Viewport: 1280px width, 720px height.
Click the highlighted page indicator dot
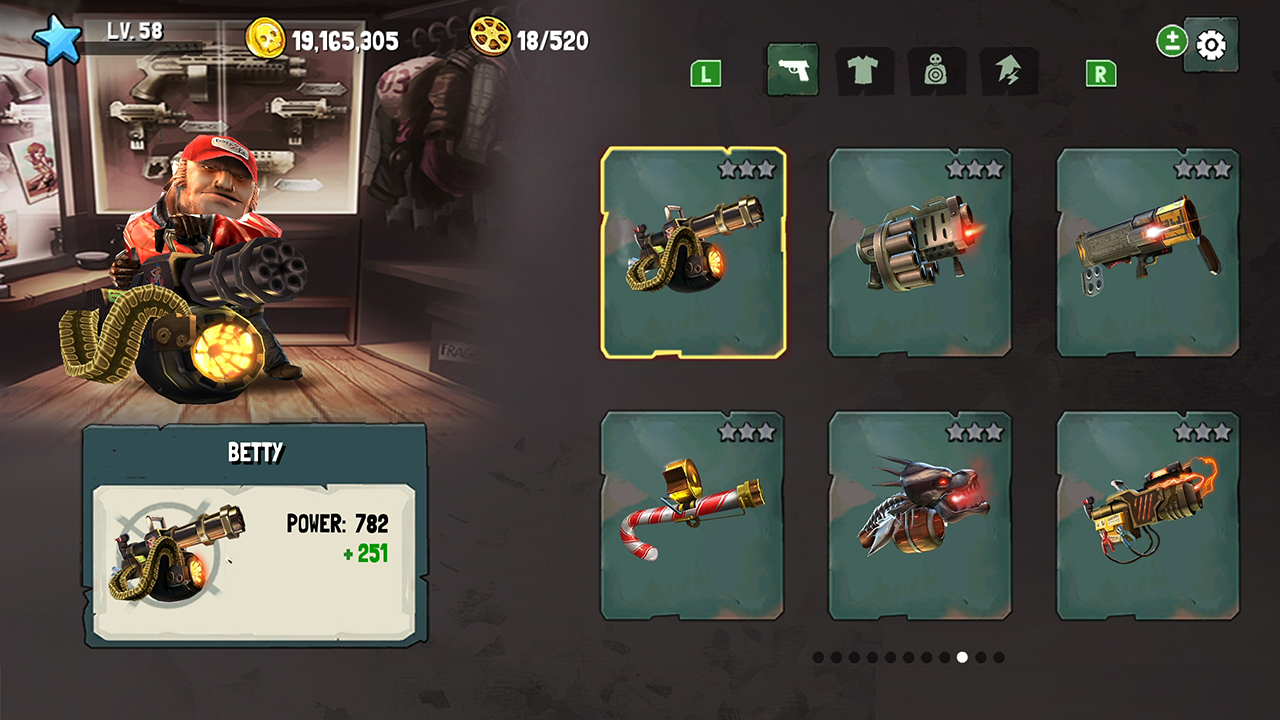962,656
